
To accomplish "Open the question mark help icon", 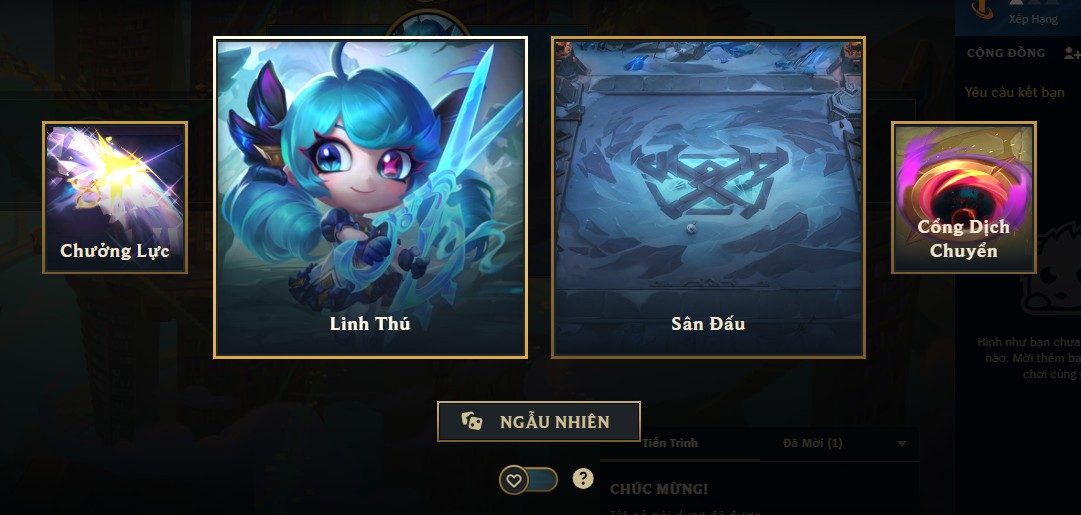I will click(x=583, y=479).
